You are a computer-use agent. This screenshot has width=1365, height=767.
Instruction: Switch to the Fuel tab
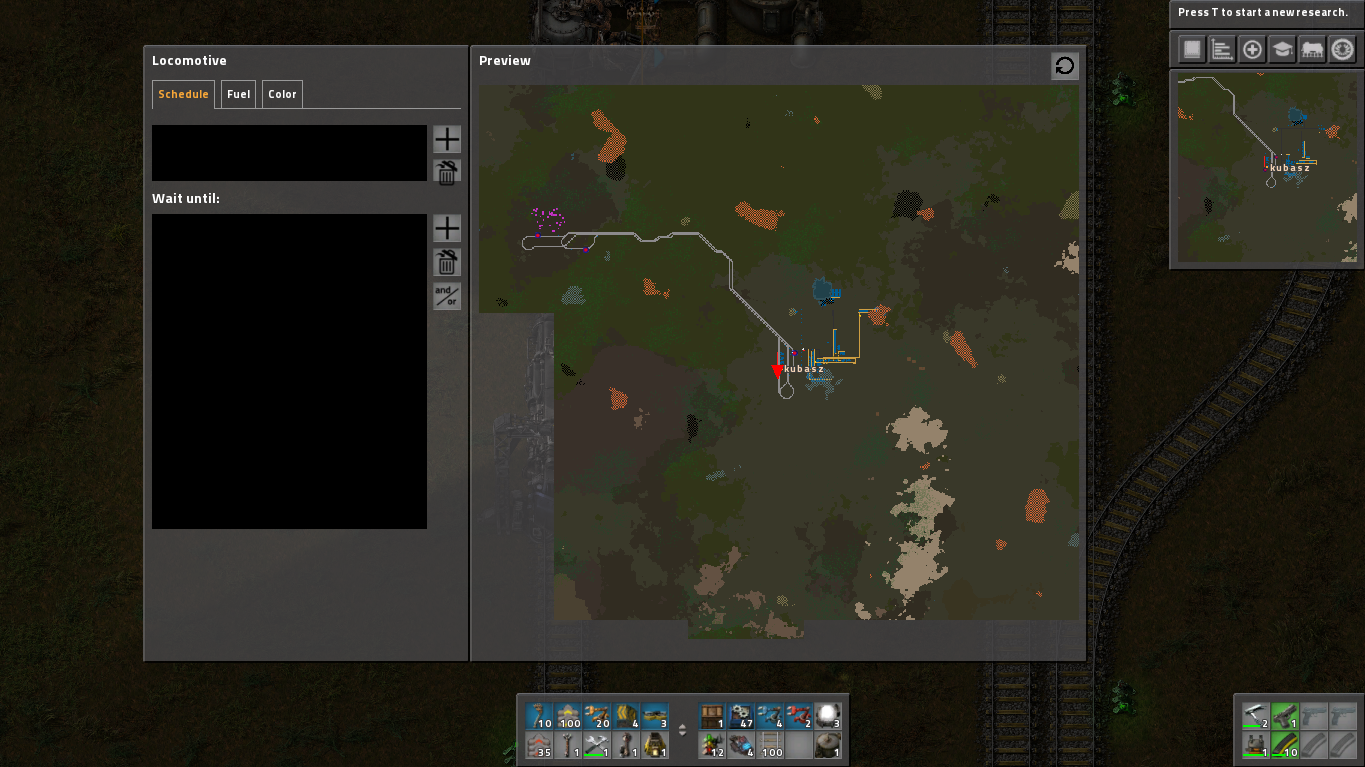pos(238,94)
